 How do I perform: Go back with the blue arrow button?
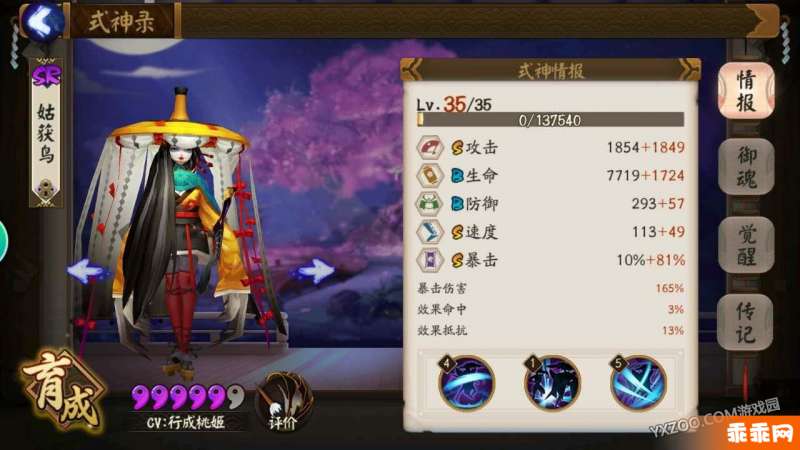[x=40, y=18]
